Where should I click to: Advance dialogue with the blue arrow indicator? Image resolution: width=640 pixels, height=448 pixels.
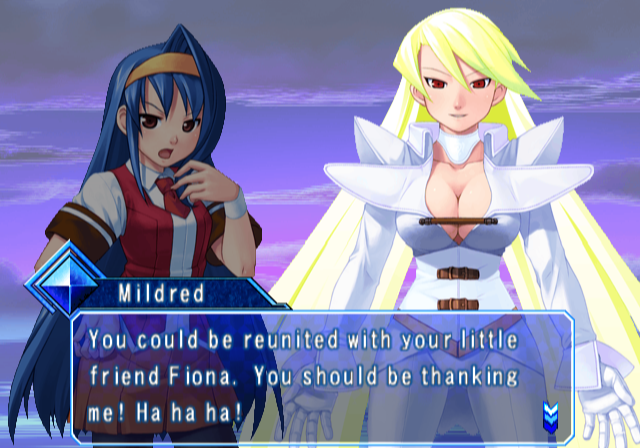click(549, 413)
